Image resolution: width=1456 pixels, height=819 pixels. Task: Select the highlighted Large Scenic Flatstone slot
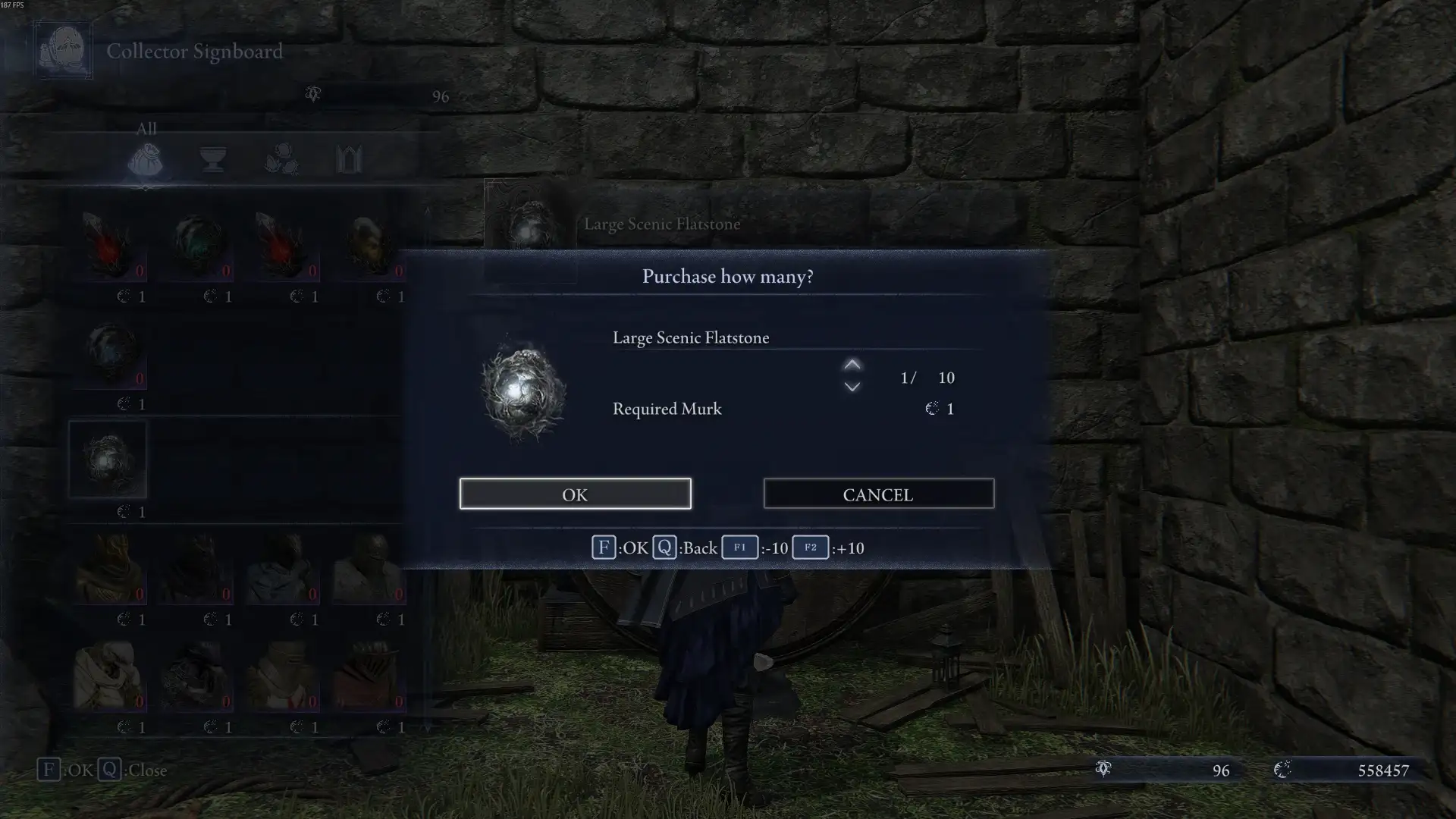point(108,460)
